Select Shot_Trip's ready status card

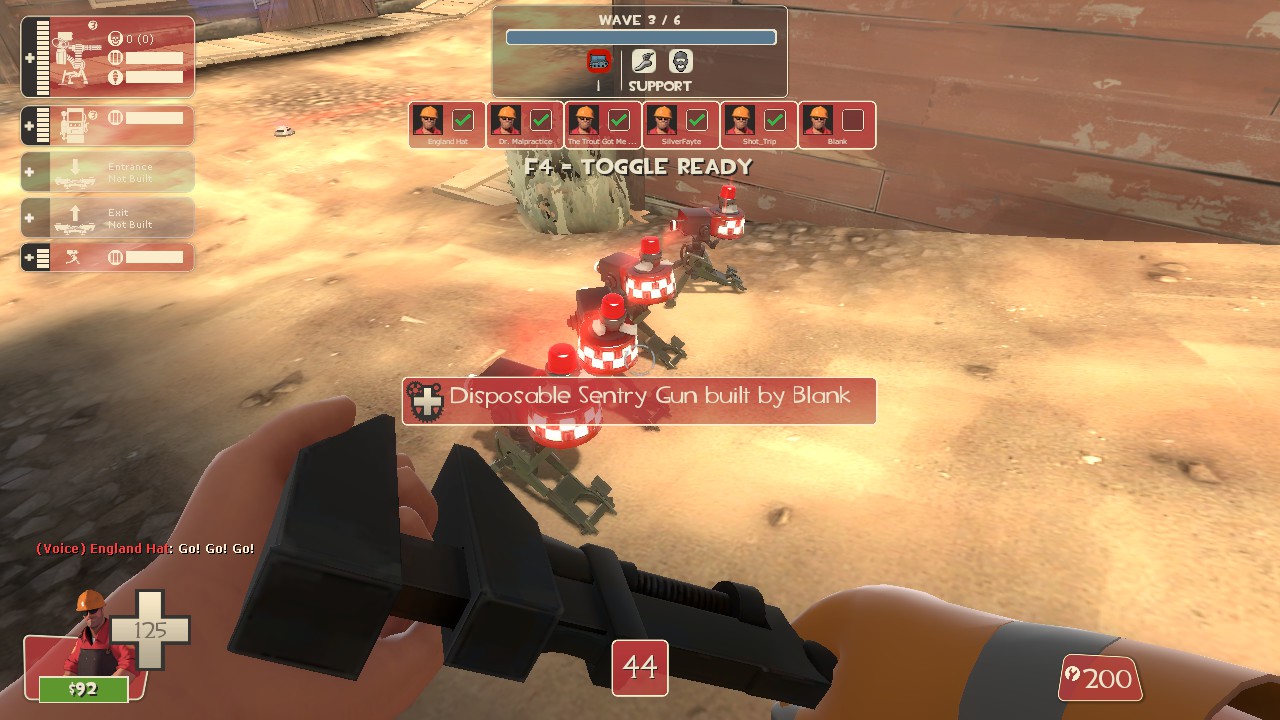(x=759, y=125)
